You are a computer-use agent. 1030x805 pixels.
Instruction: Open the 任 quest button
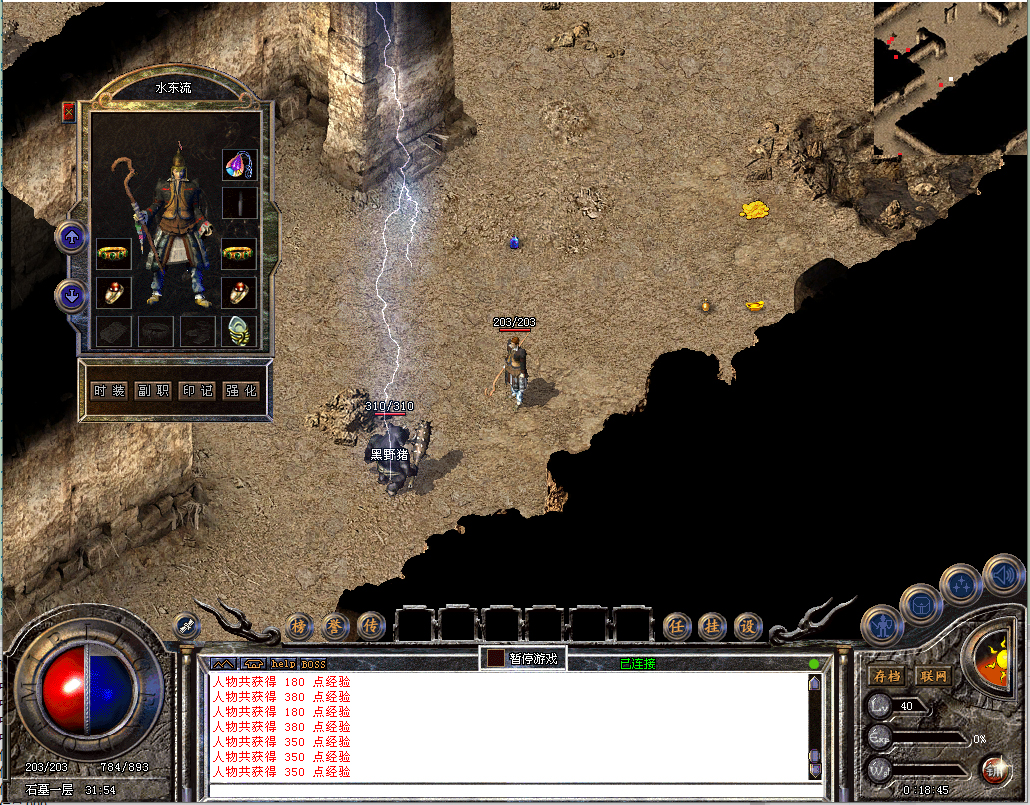point(678,626)
